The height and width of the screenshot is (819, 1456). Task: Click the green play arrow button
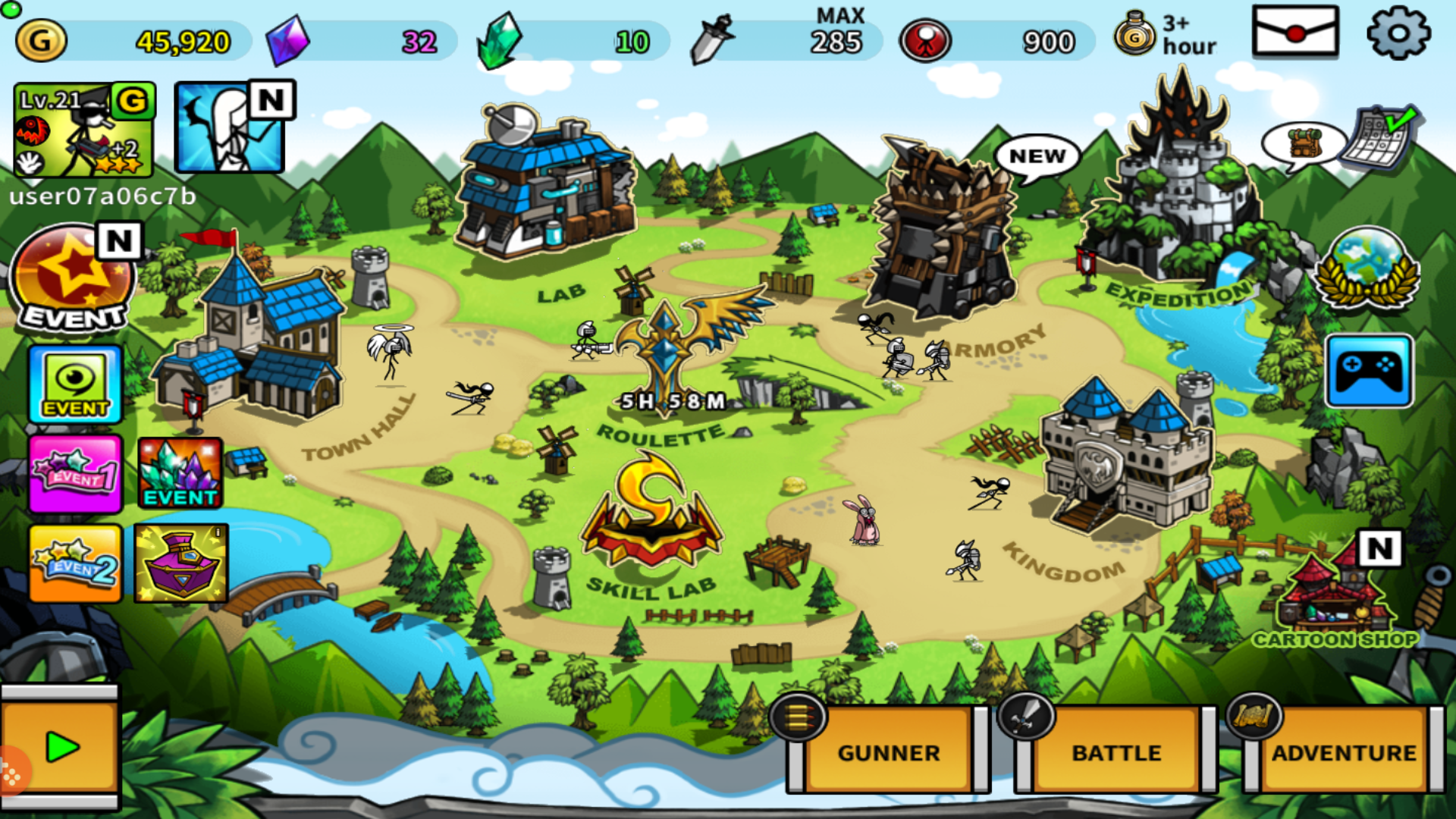(61, 748)
